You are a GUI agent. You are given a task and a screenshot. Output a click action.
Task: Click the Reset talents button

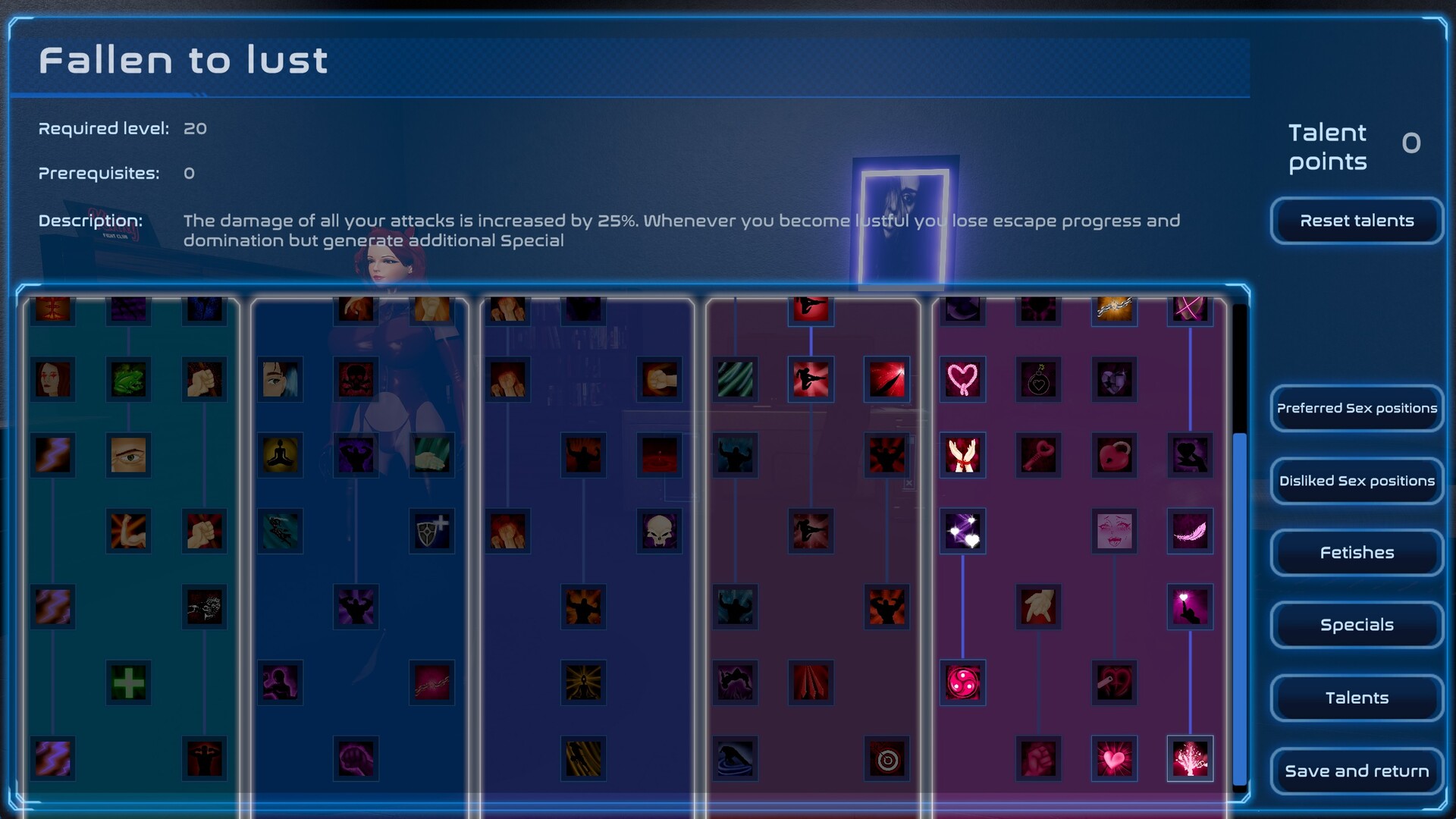(1357, 221)
